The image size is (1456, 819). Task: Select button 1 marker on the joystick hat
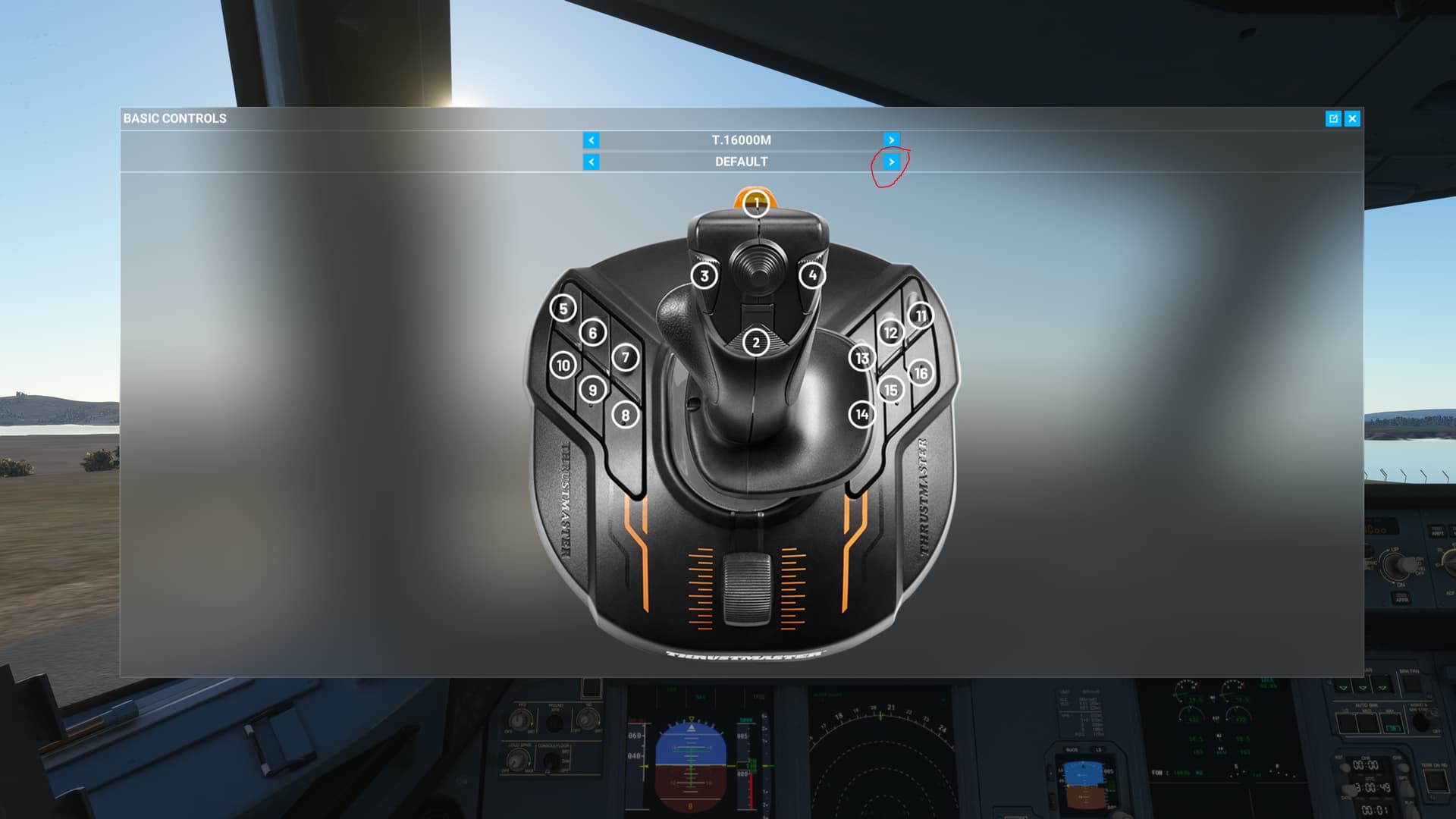(755, 202)
